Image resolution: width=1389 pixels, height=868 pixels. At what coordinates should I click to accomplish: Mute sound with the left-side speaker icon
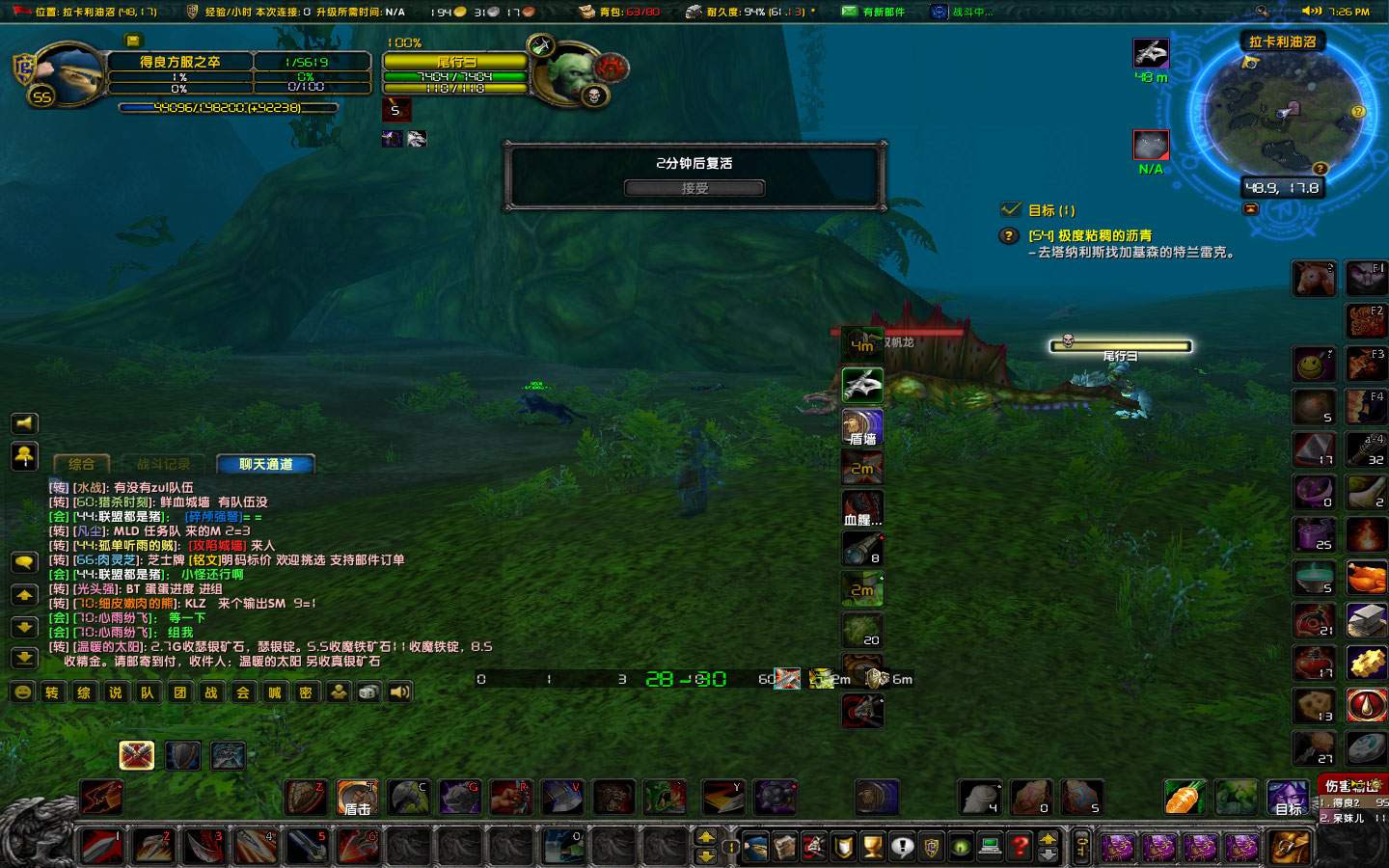(x=24, y=422)
